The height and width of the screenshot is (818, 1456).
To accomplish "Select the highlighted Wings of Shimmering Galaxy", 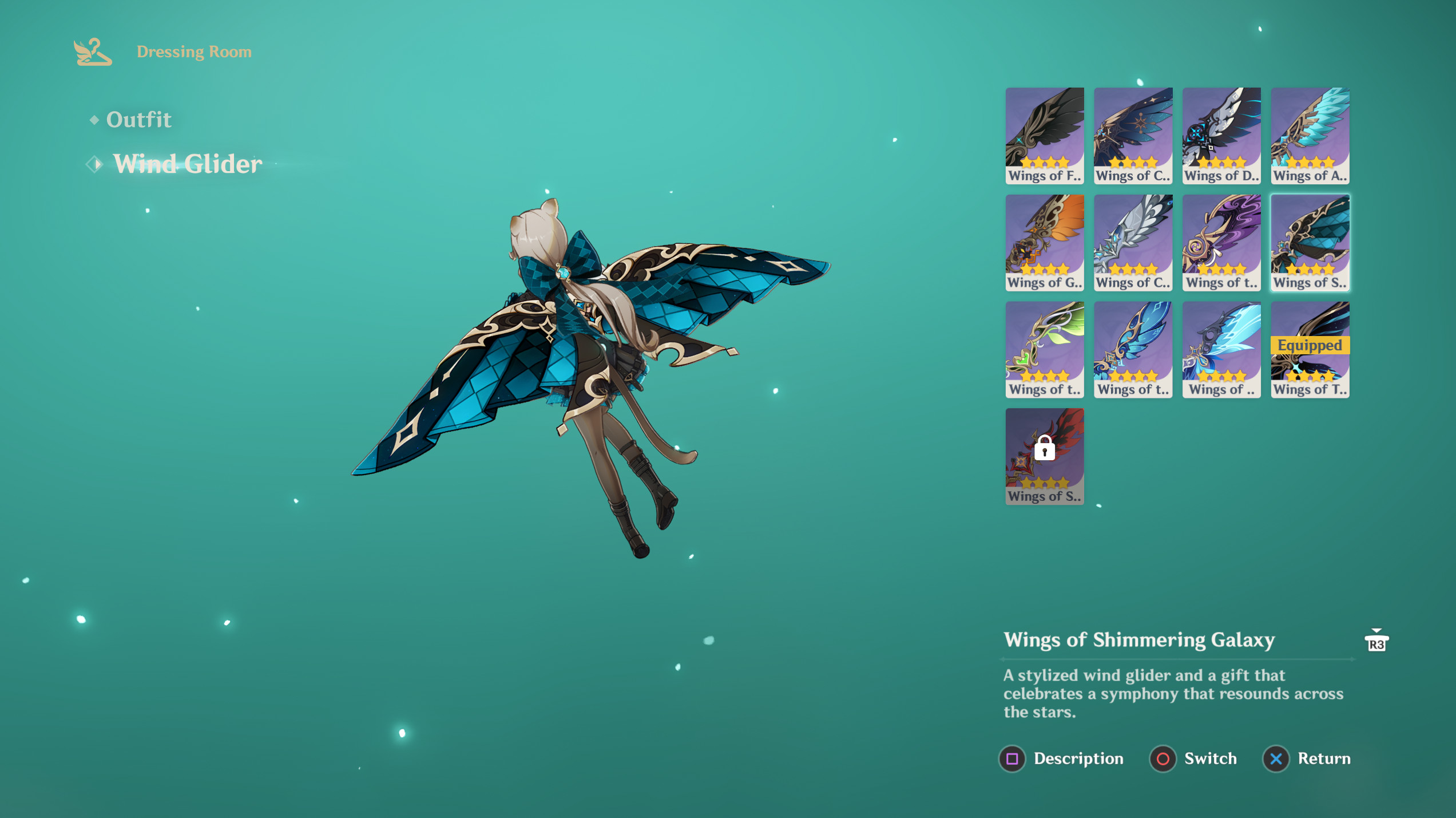I will coord(1310,242).
